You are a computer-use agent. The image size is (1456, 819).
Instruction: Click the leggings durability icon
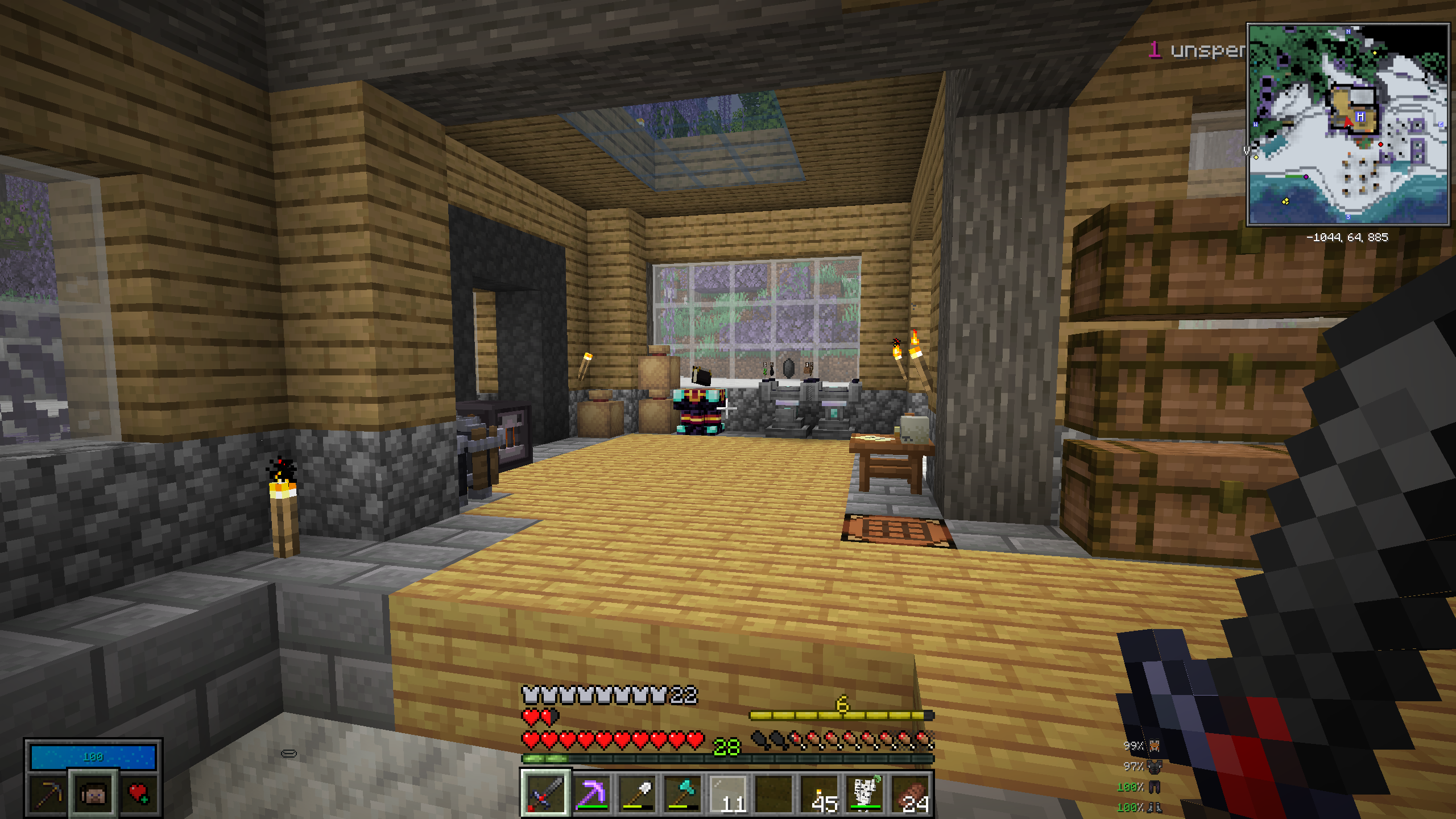(x=1155, y=787)
